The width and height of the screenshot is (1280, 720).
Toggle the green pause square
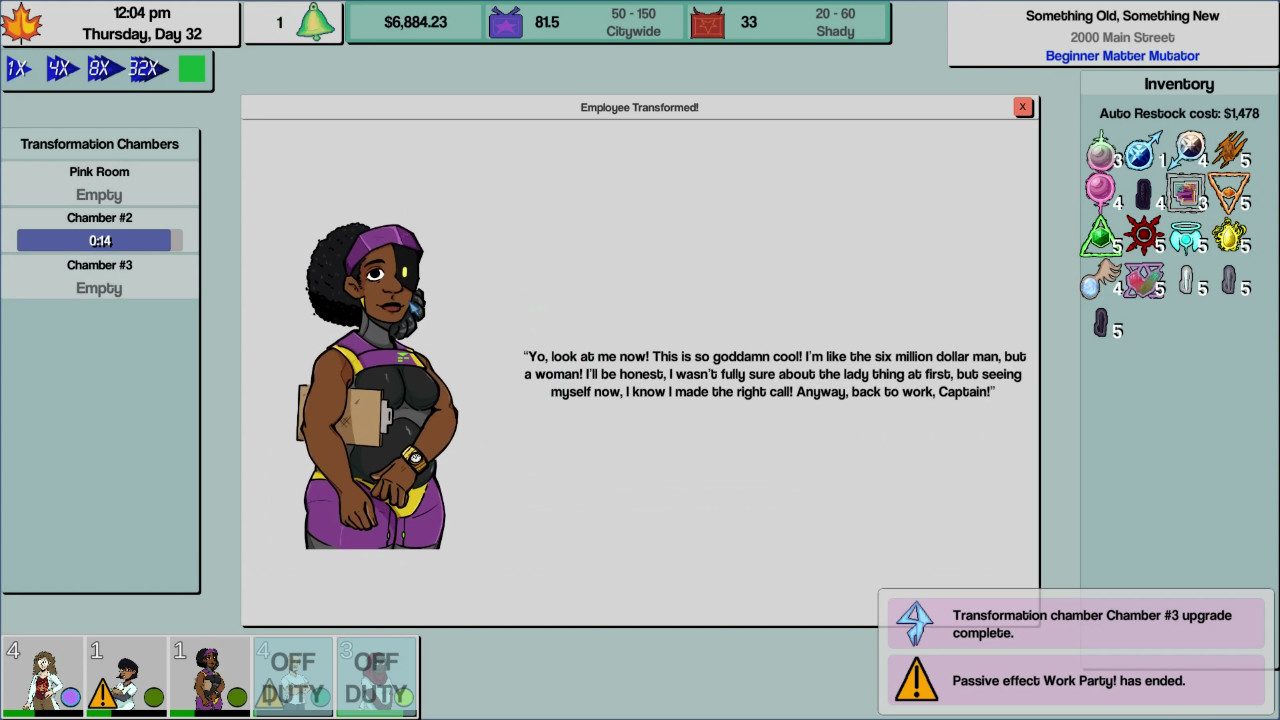pos(188,69)
